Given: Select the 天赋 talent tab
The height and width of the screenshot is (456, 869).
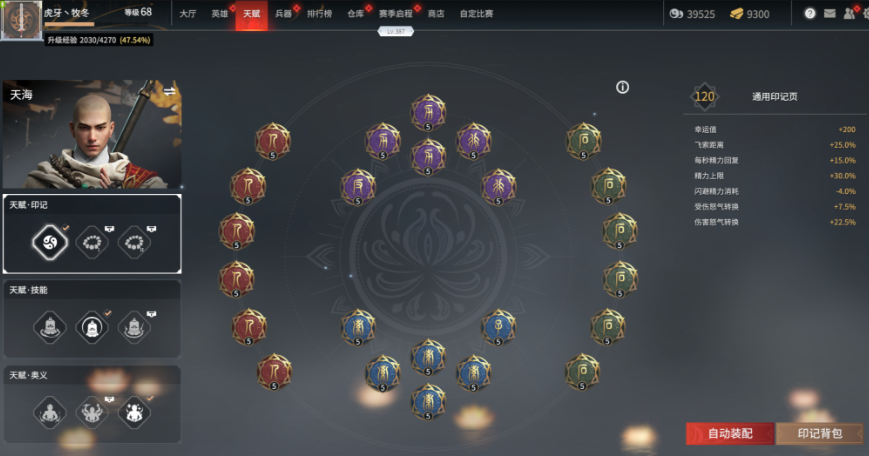Looking at the screenshot, I should pos(251,14).
